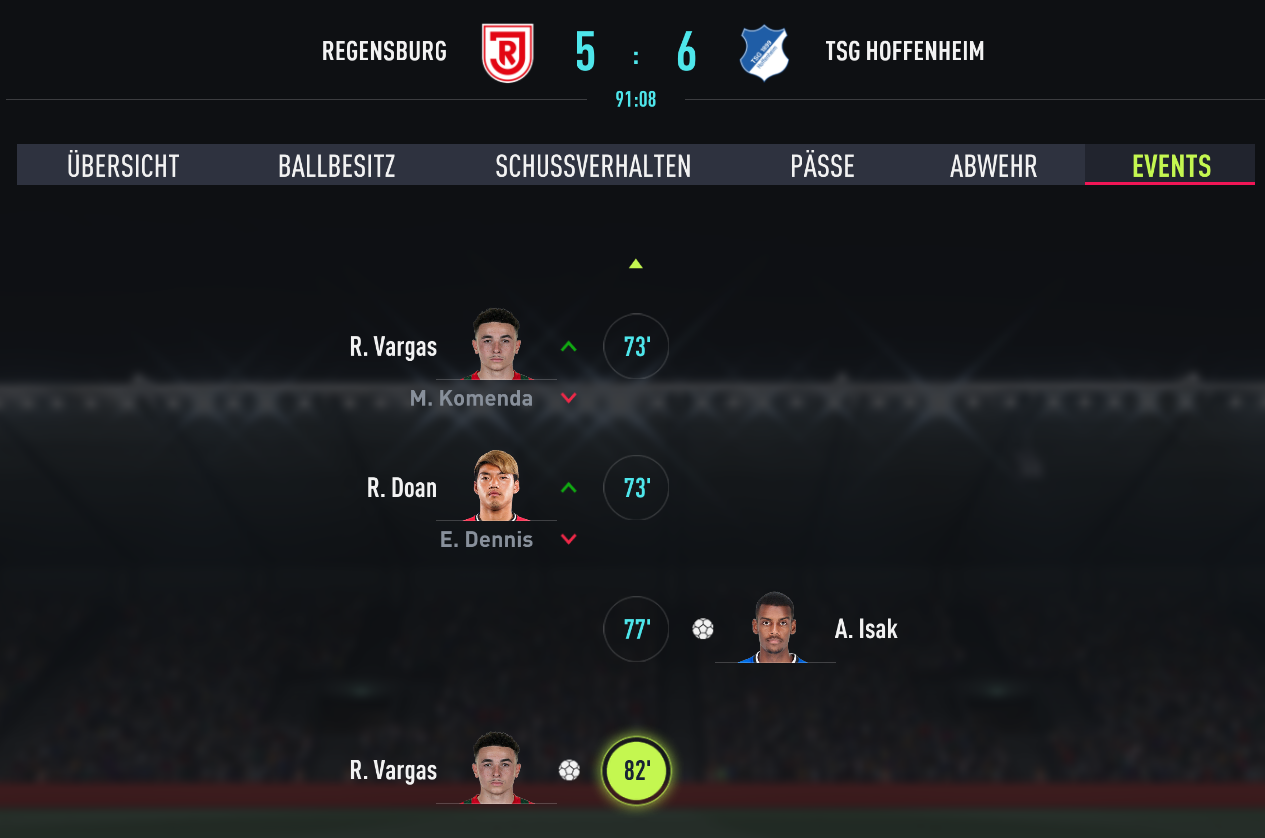1265x838 pixels.
Task: Click the yellow scroll-up arrow above events
Action: [635, 264]
